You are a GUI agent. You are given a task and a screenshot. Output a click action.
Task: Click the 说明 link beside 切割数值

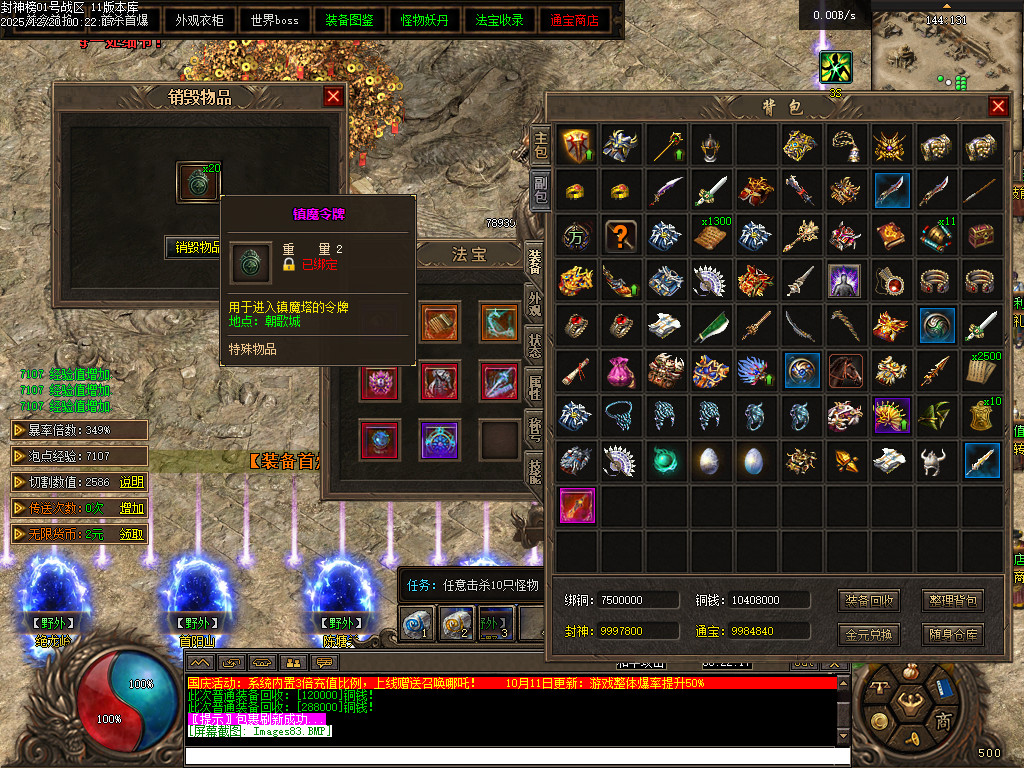(132, 482)
